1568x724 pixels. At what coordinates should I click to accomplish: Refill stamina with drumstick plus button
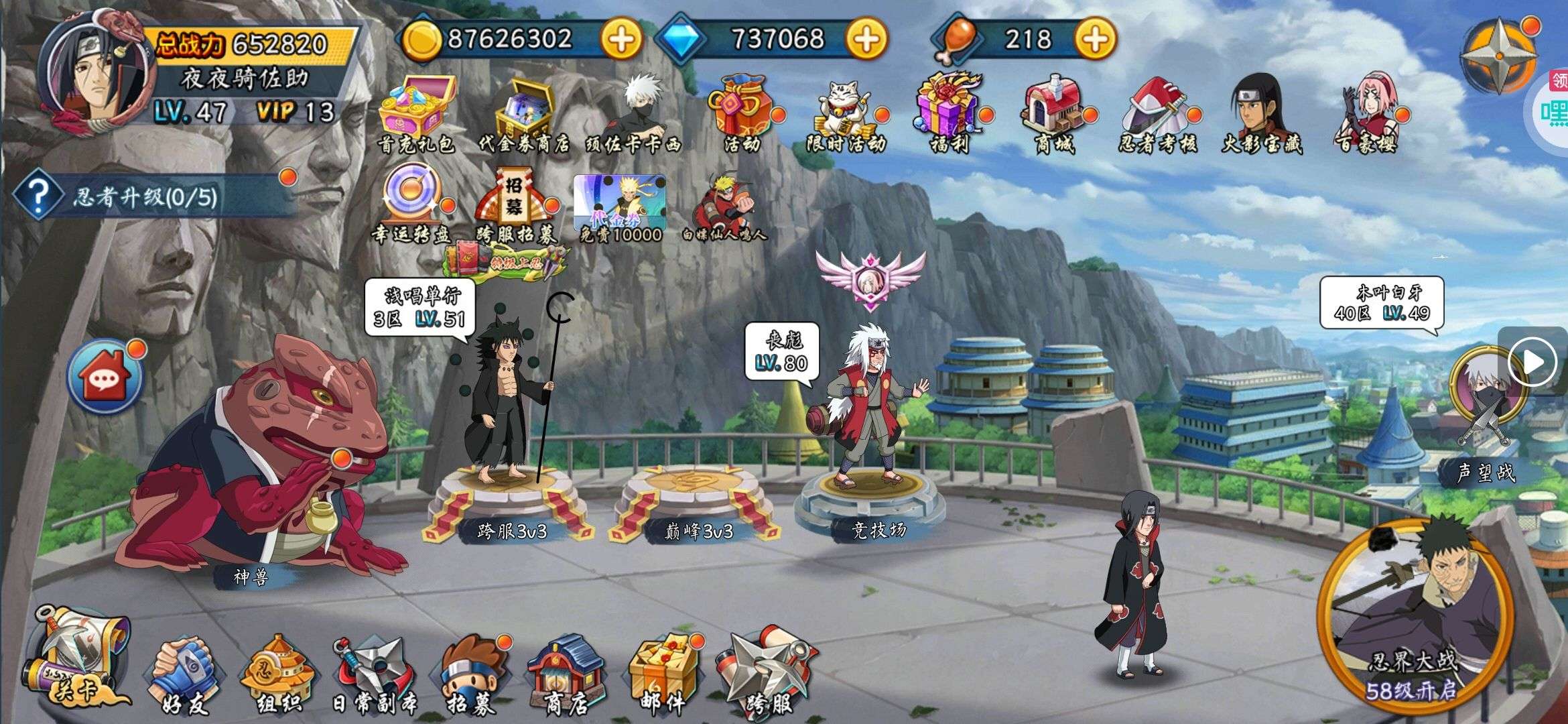coord(1095,40)
